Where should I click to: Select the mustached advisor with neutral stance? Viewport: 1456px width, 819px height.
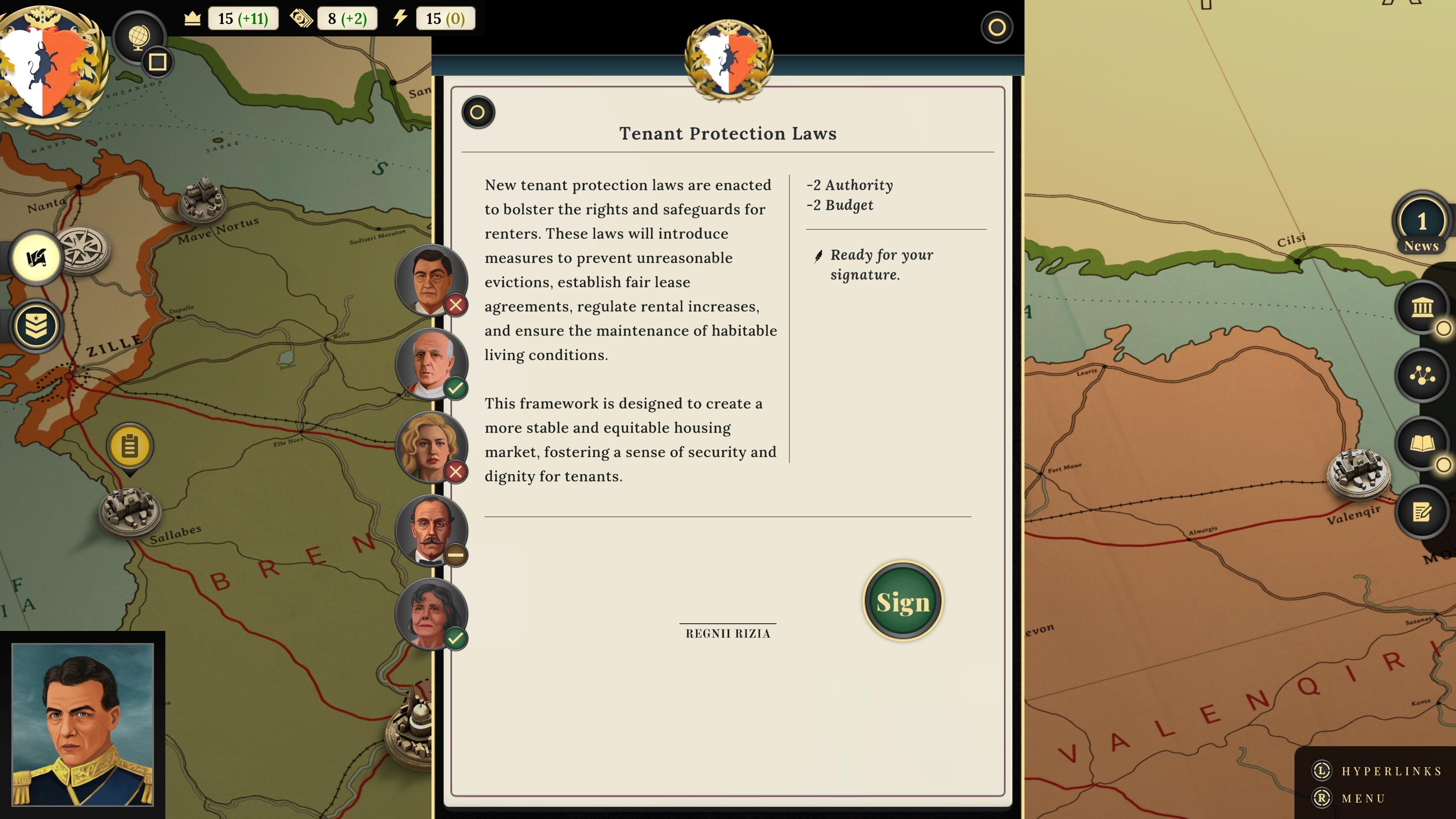pos(431,530)
